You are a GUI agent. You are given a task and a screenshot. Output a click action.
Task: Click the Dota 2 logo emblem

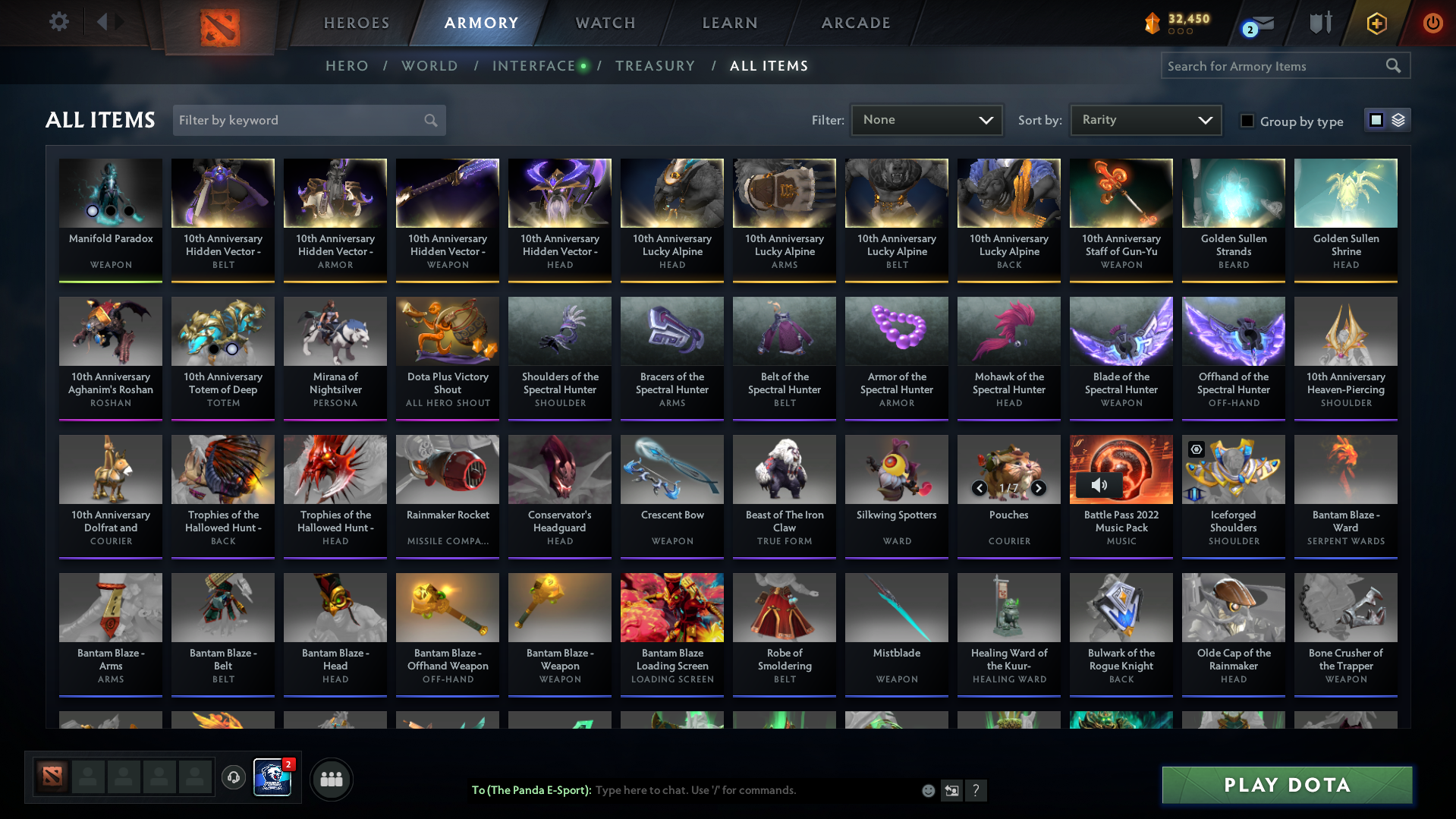click(x=219, y=29)
